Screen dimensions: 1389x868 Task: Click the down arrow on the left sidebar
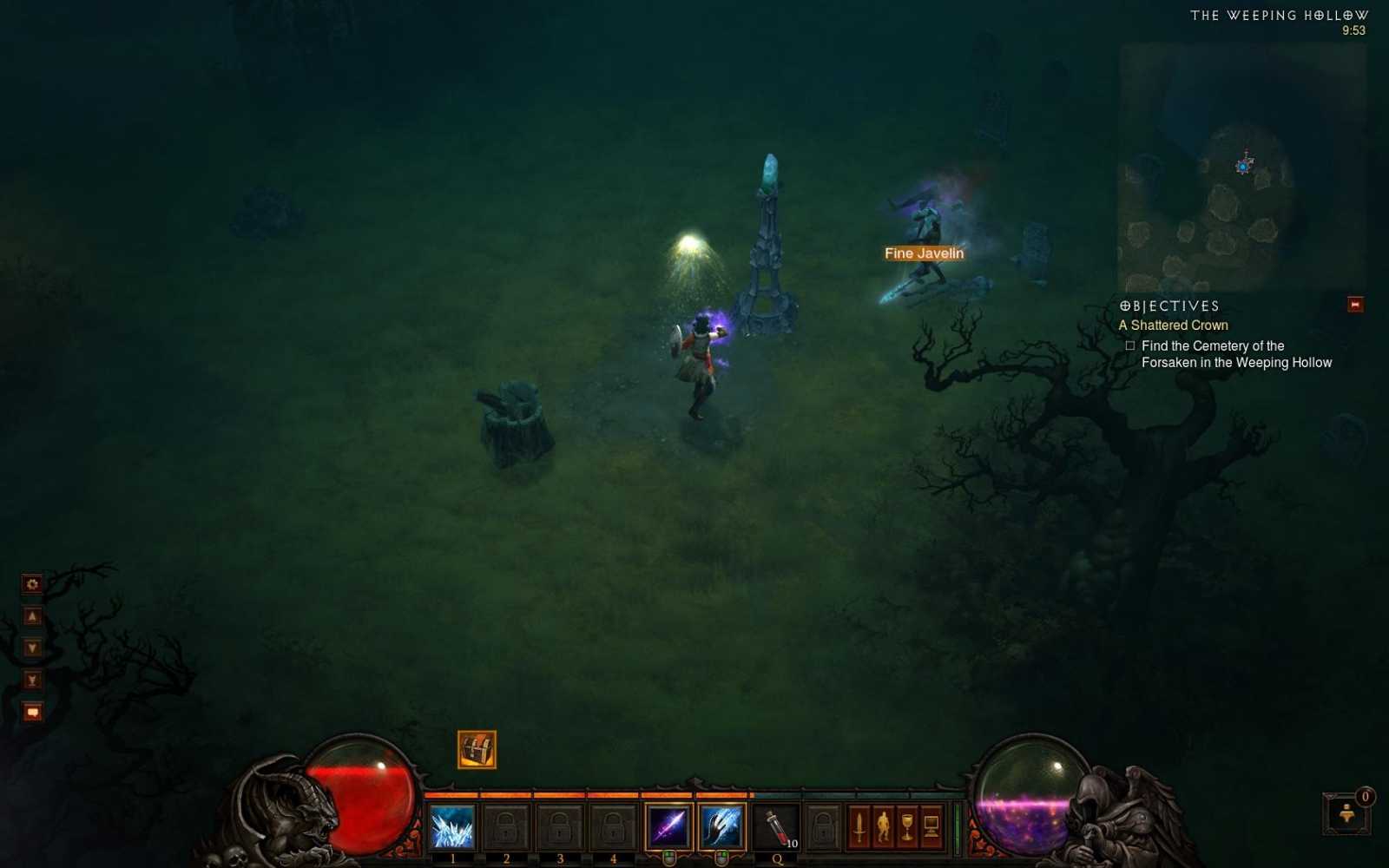click(32, 647)
